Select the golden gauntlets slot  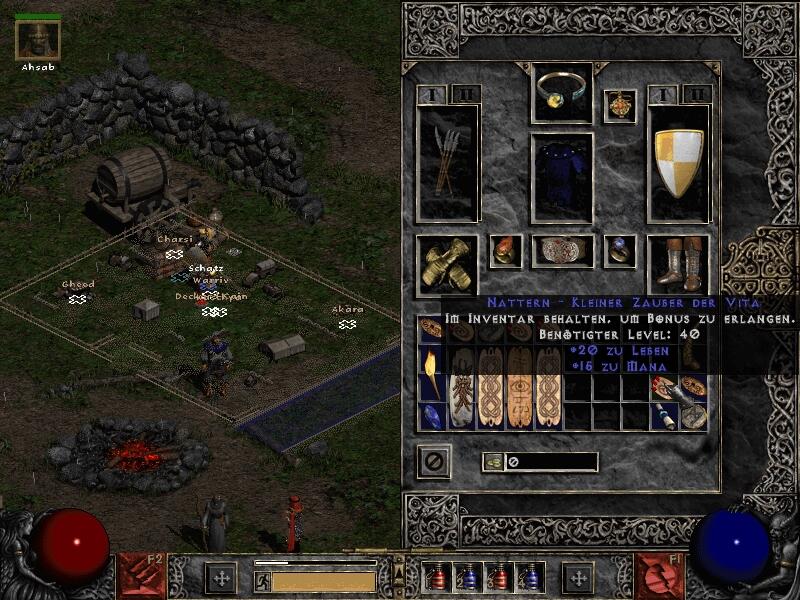pos(447,264)
